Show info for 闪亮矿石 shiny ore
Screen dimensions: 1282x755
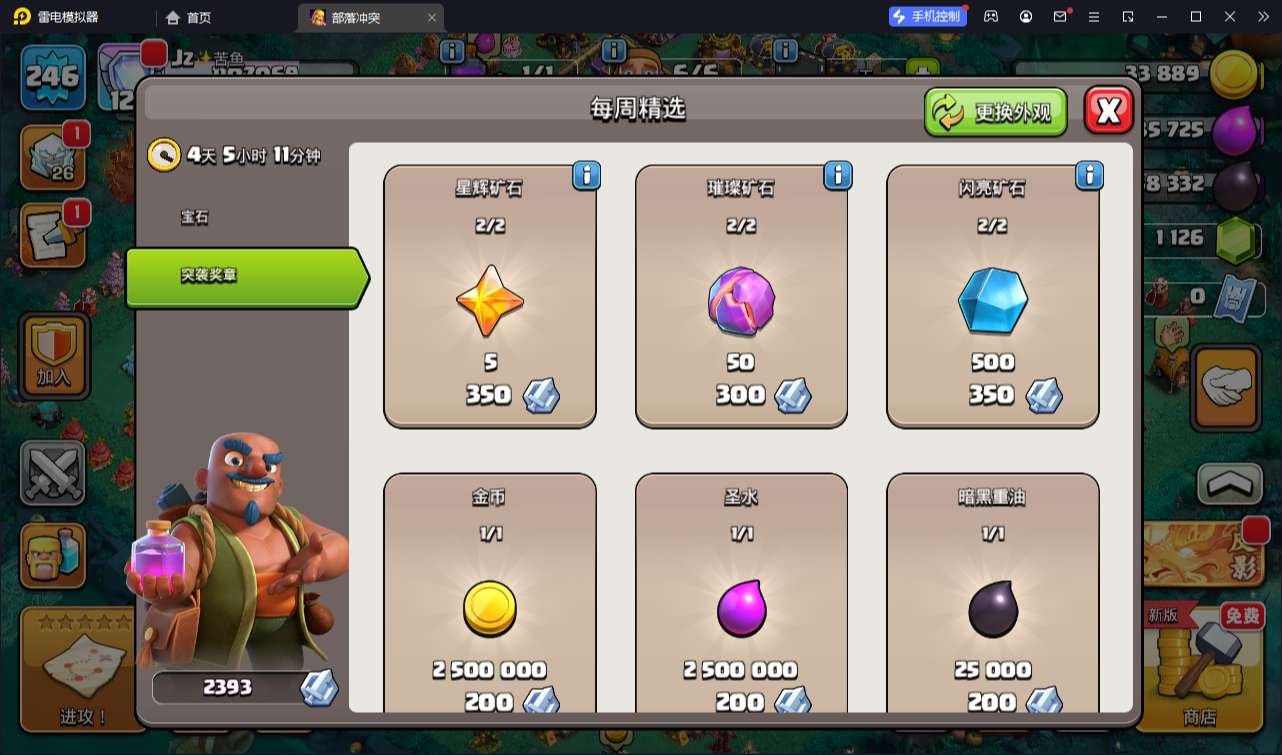pyautogui.click(x=1089, y=175)
